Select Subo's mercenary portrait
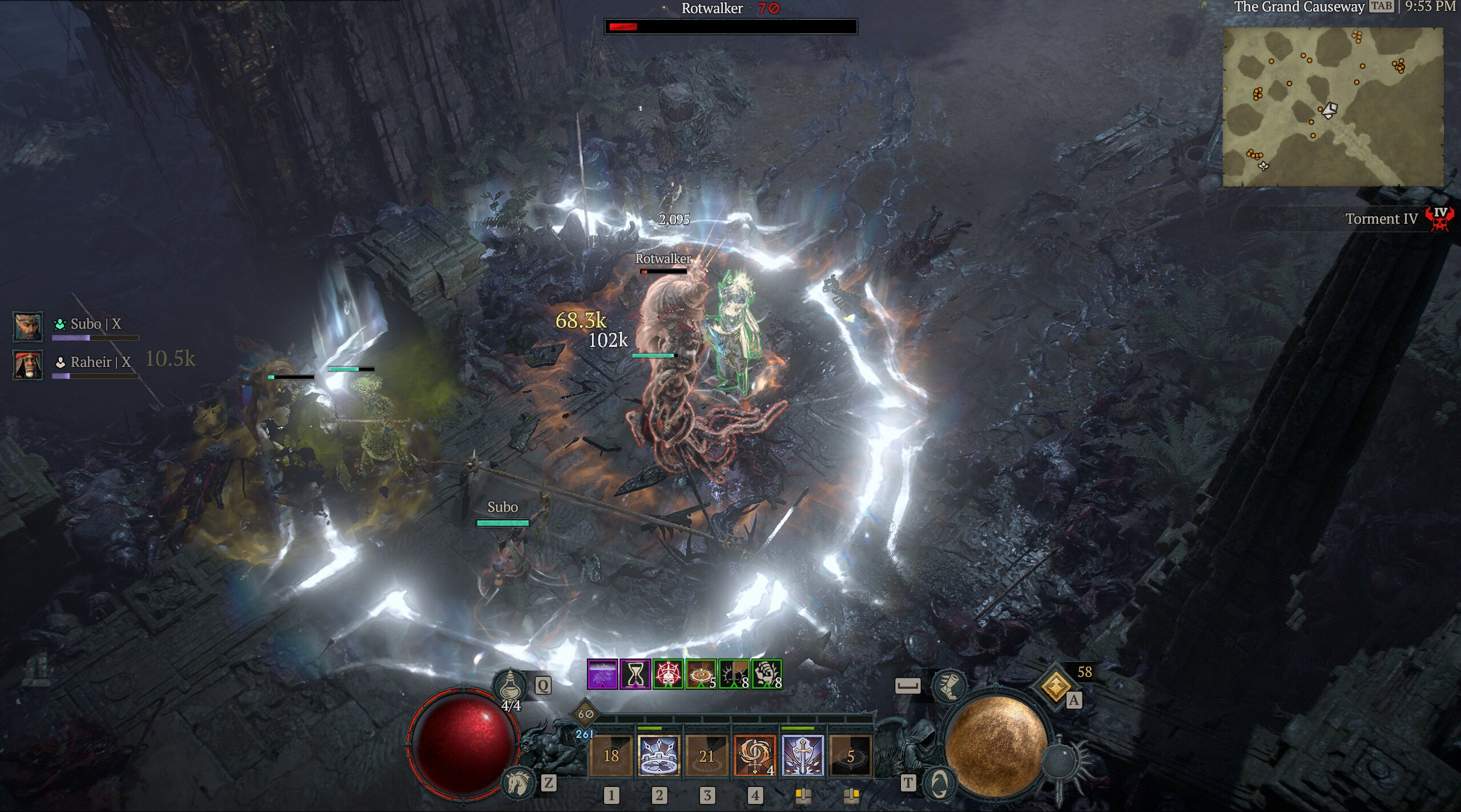This screenshot has width=1461, height=812. coord(27,326)
